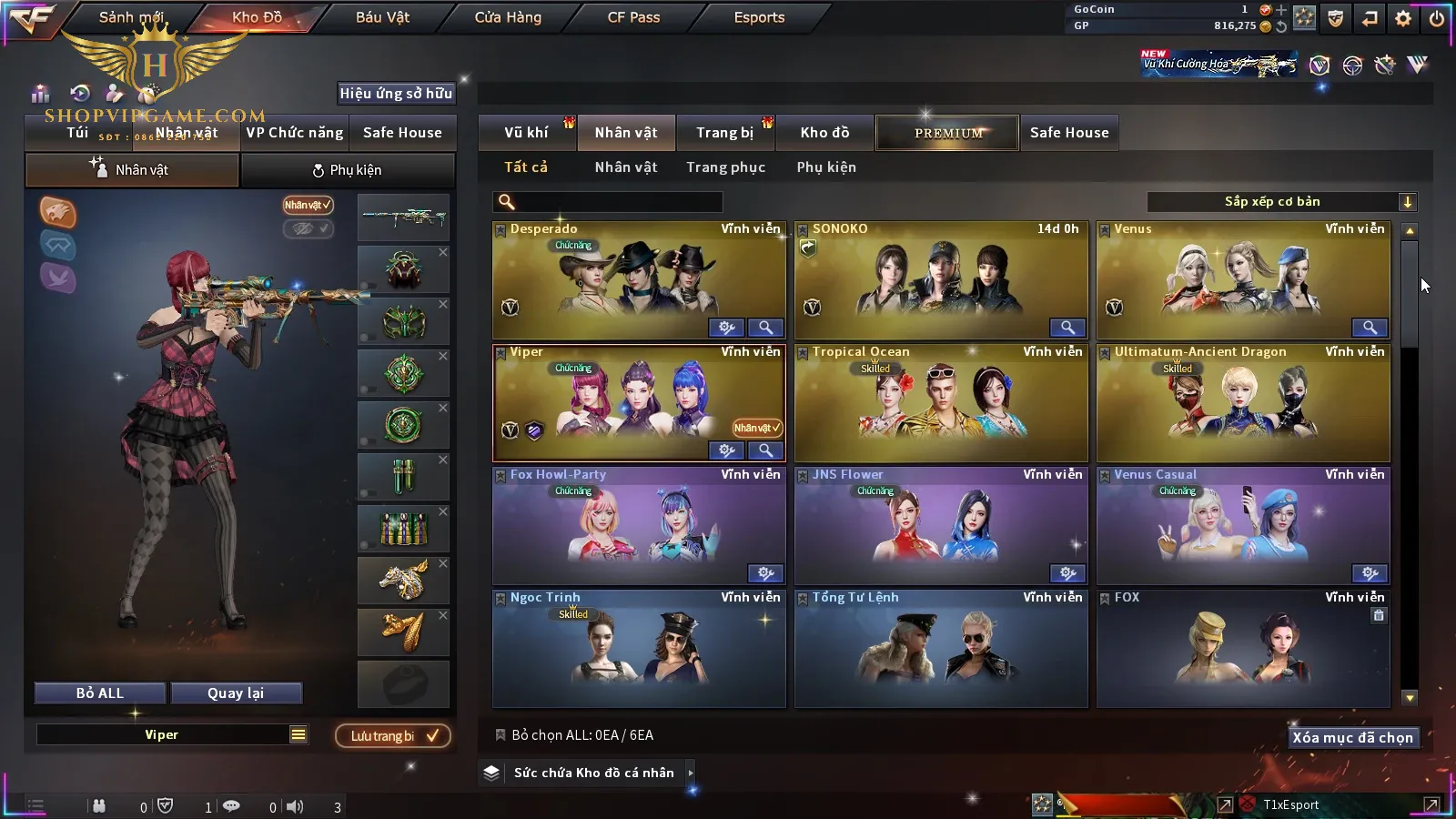Click the power exit icon

[x=1437, y=18]
